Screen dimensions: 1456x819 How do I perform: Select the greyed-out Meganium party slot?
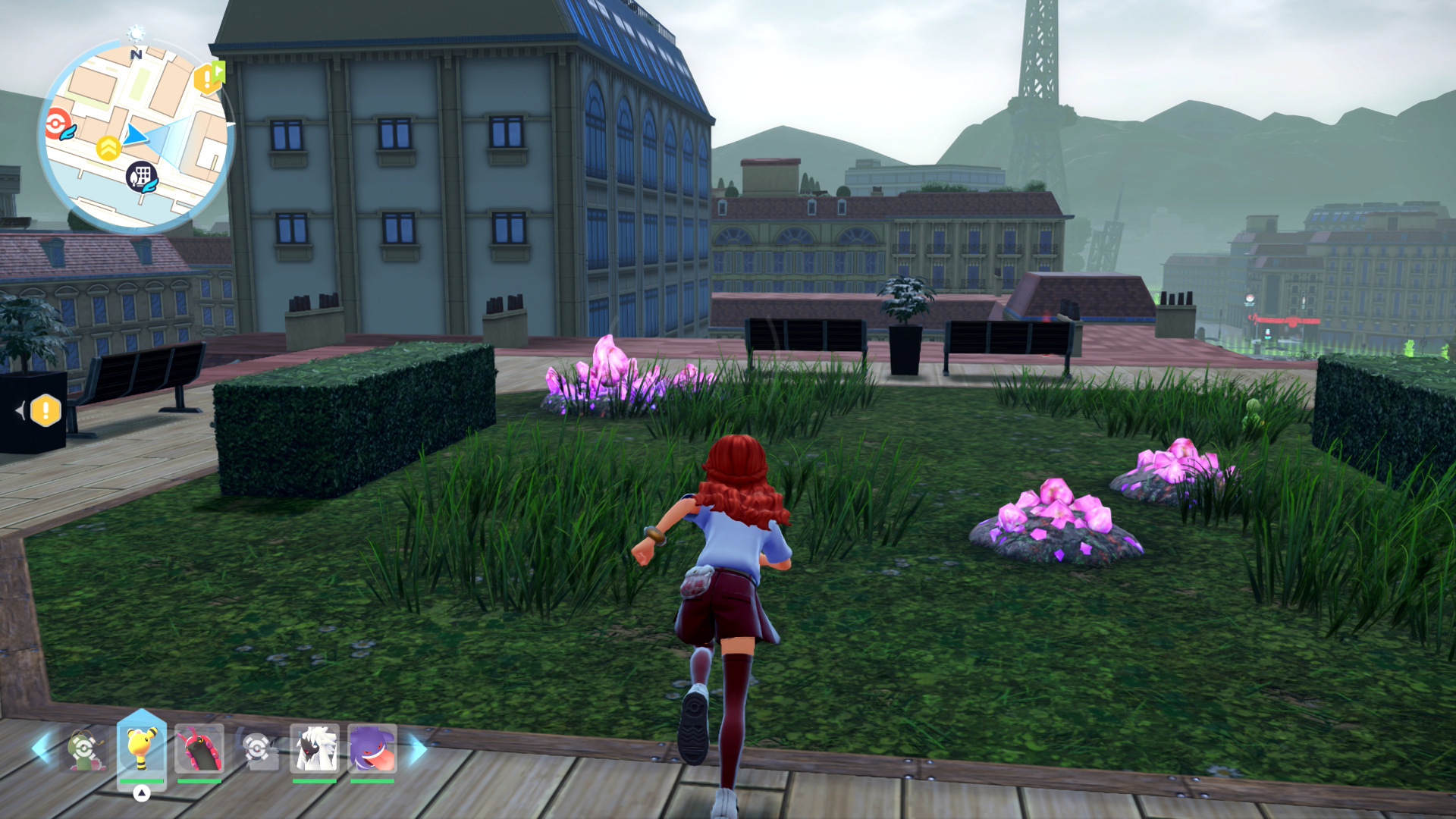point(83,749)
